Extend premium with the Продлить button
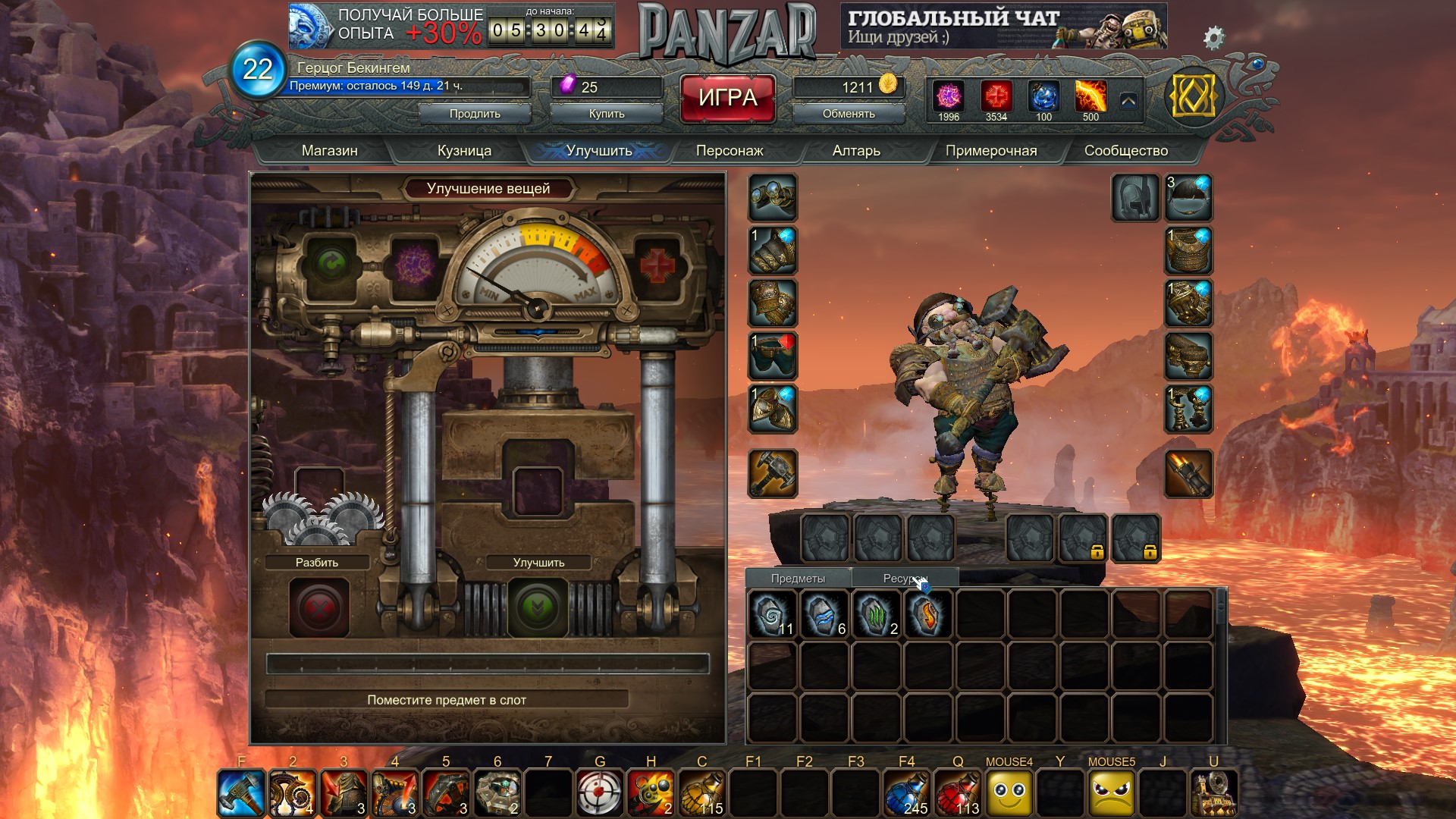The width and height of the screenshot is (1456, 819). (x=475, y=114)
